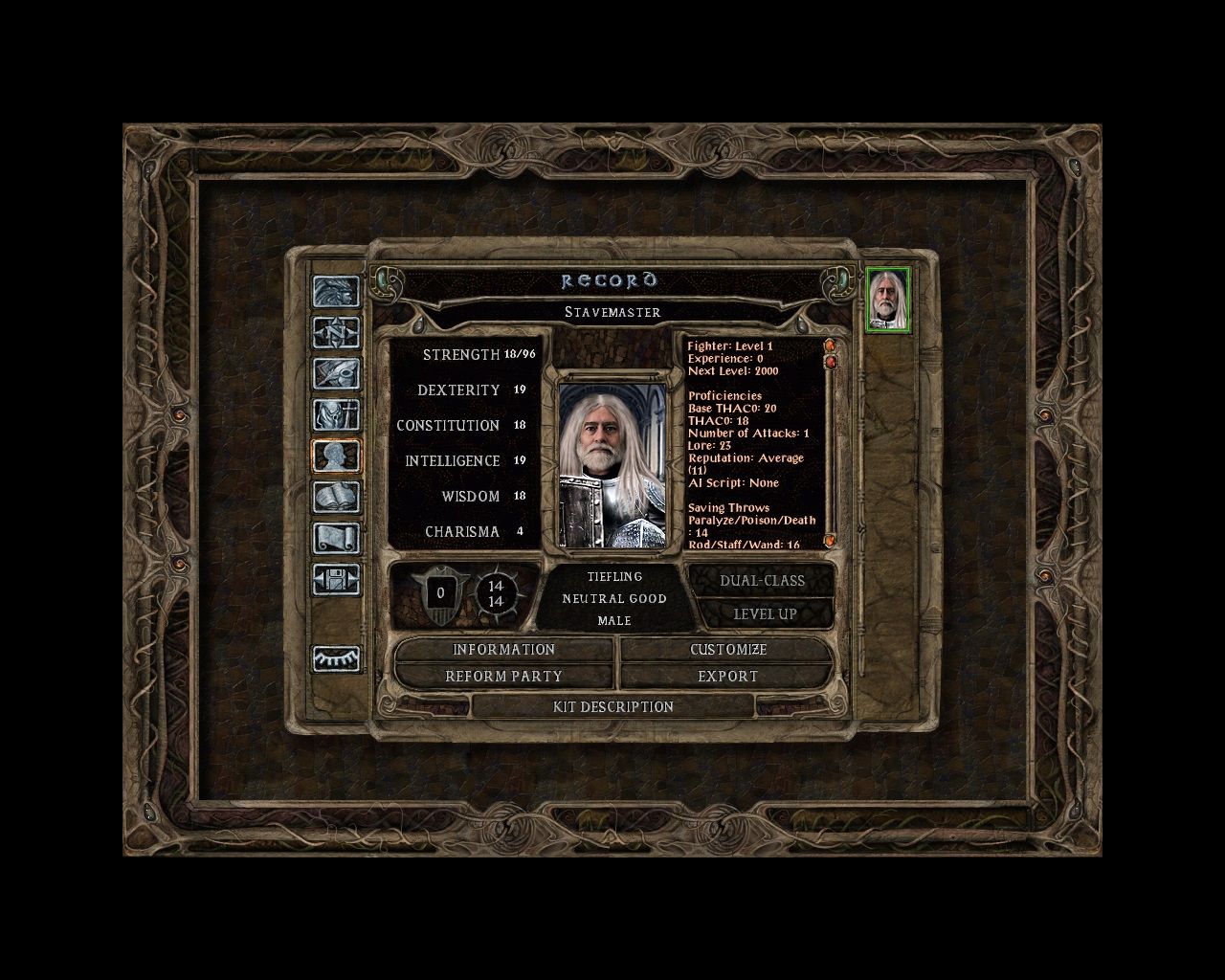Open the Mage spellbook icon
Screen dimensions: 1225x980
pyautogui.click(x=337, y=498)
